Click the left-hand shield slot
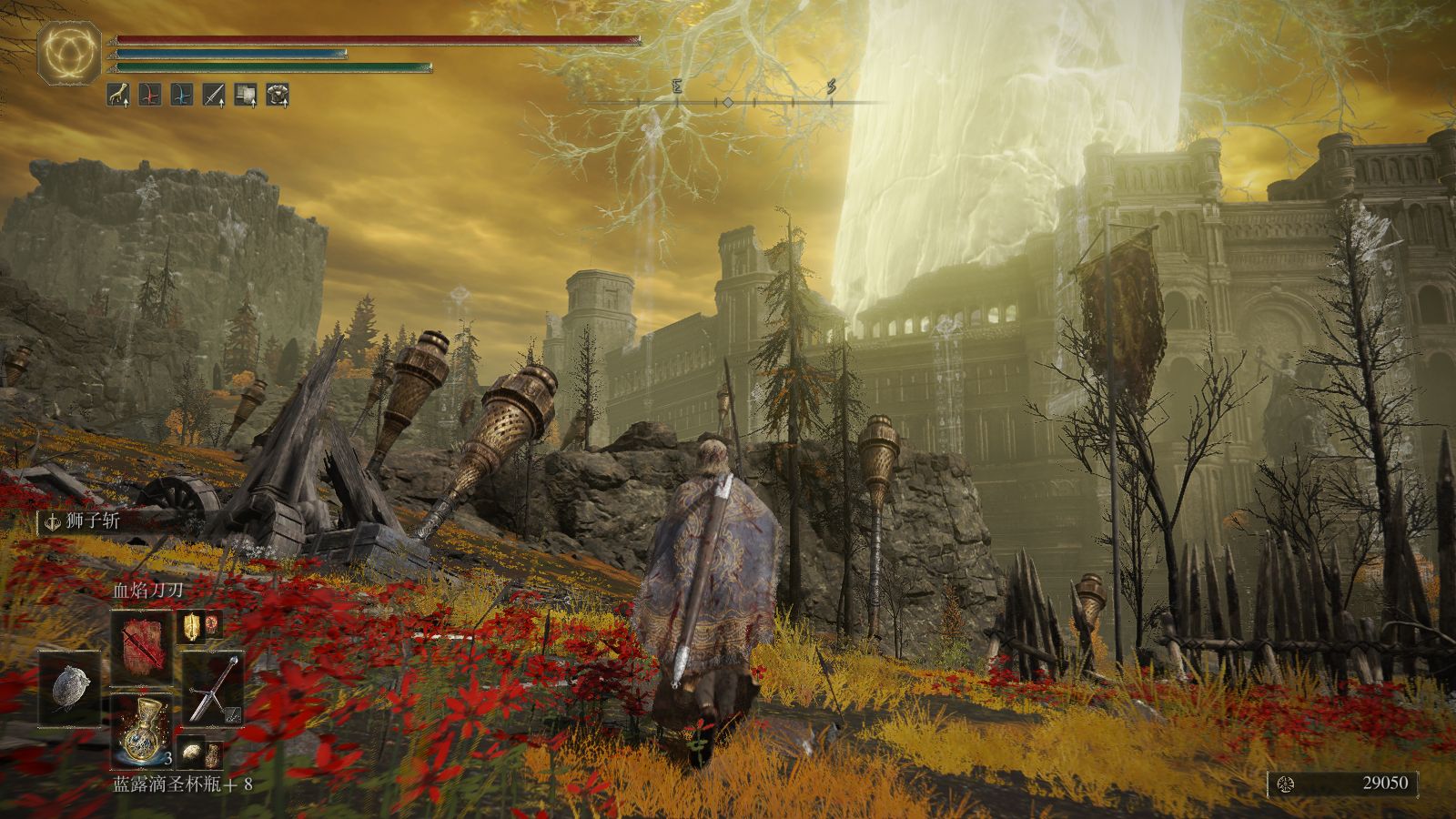Viewport: 1456px width, 819px height. pyautogui.click(x=69, y=689)
